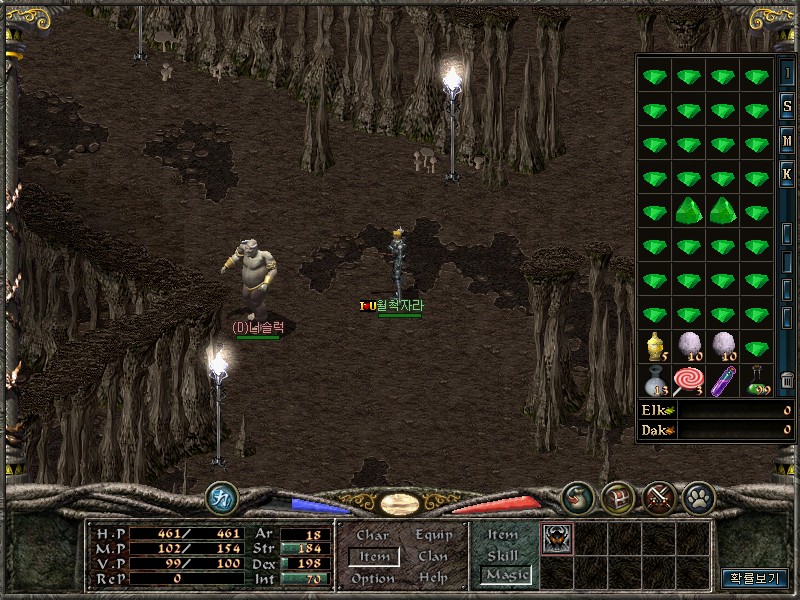Screen dimensions: 800x600
Task: Show the Help menu
Action: (x=433, y=578)
